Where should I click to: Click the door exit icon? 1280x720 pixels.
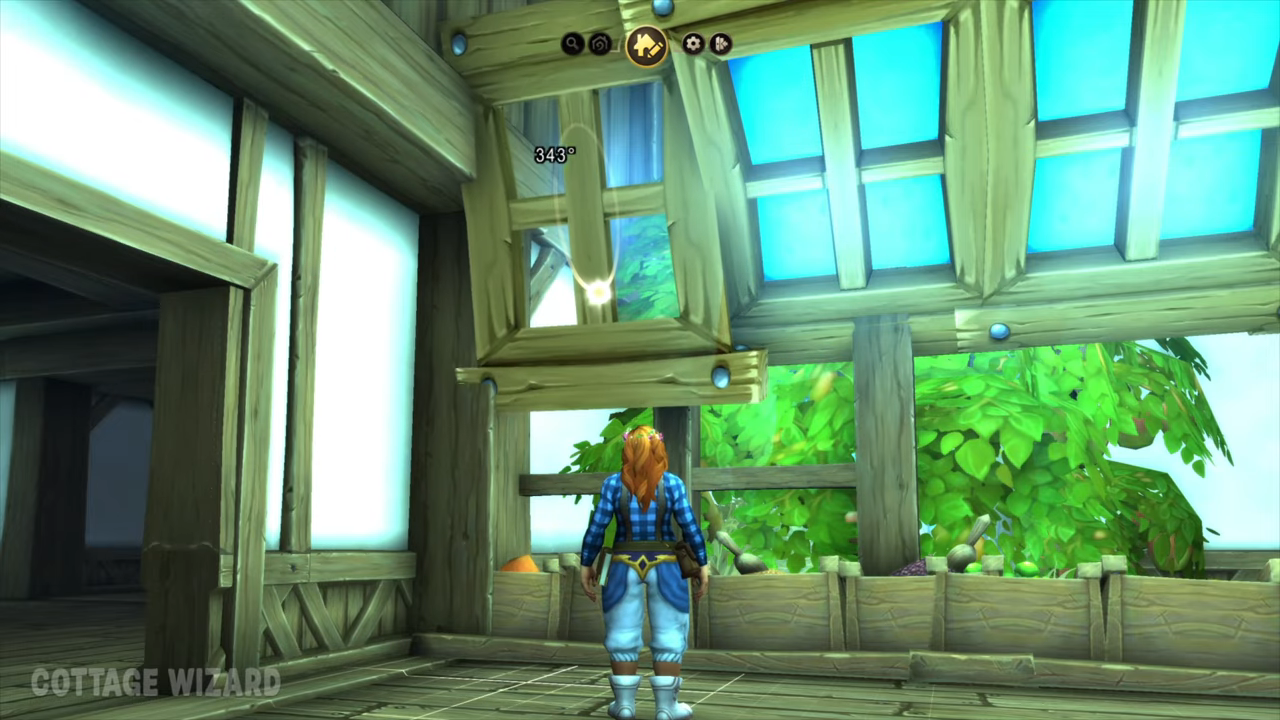(x=720, y=44)
